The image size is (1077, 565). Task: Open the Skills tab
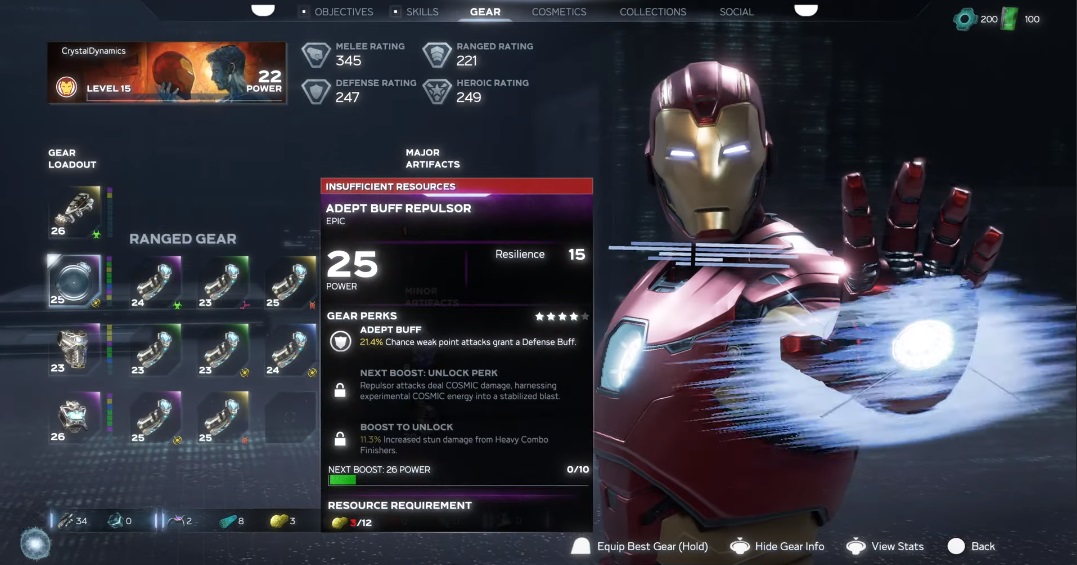[422, 12]
